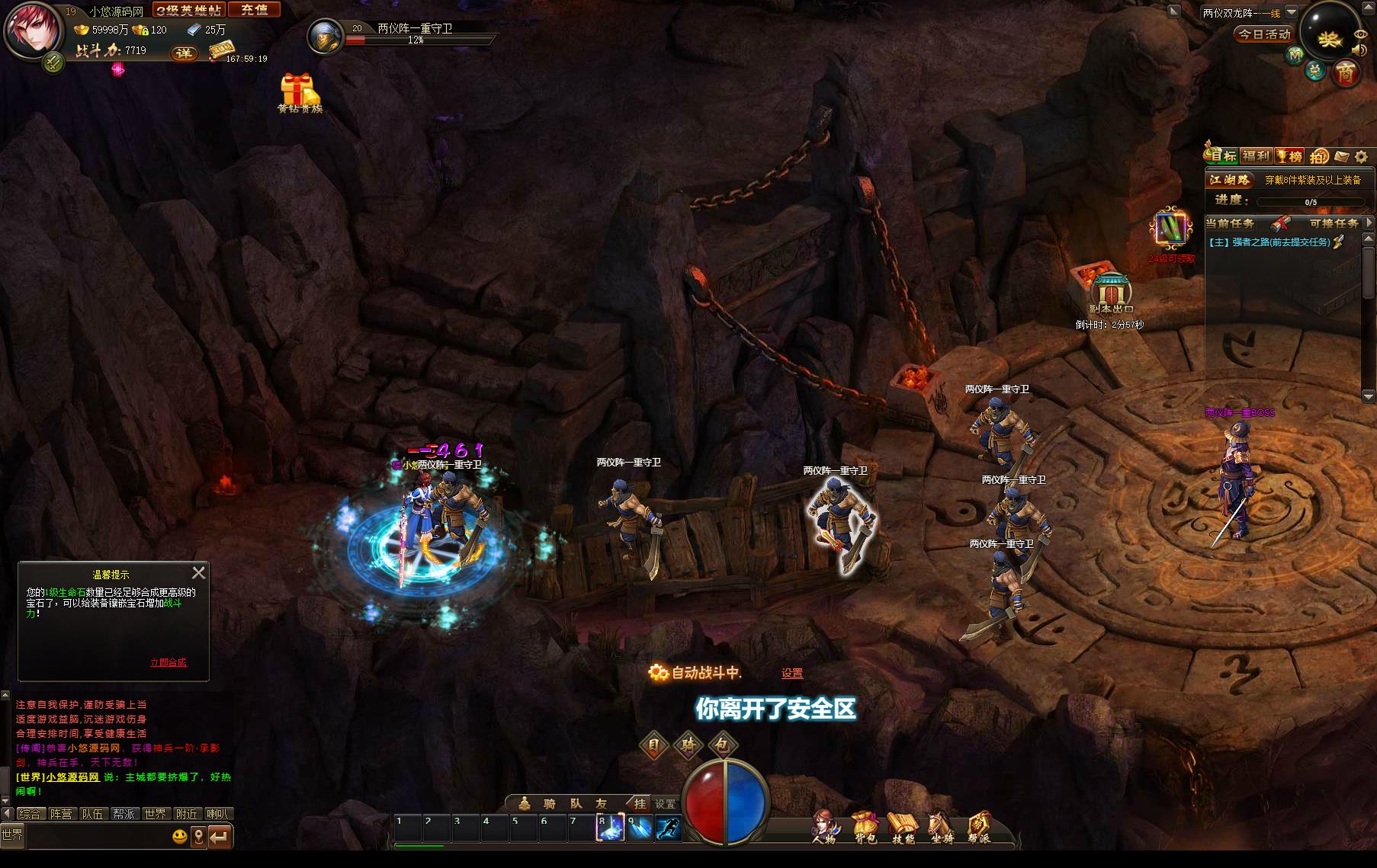Screen dimensions: 1377x868
Task: Open 今日活动 daily events
Action: click(1263, 34)
